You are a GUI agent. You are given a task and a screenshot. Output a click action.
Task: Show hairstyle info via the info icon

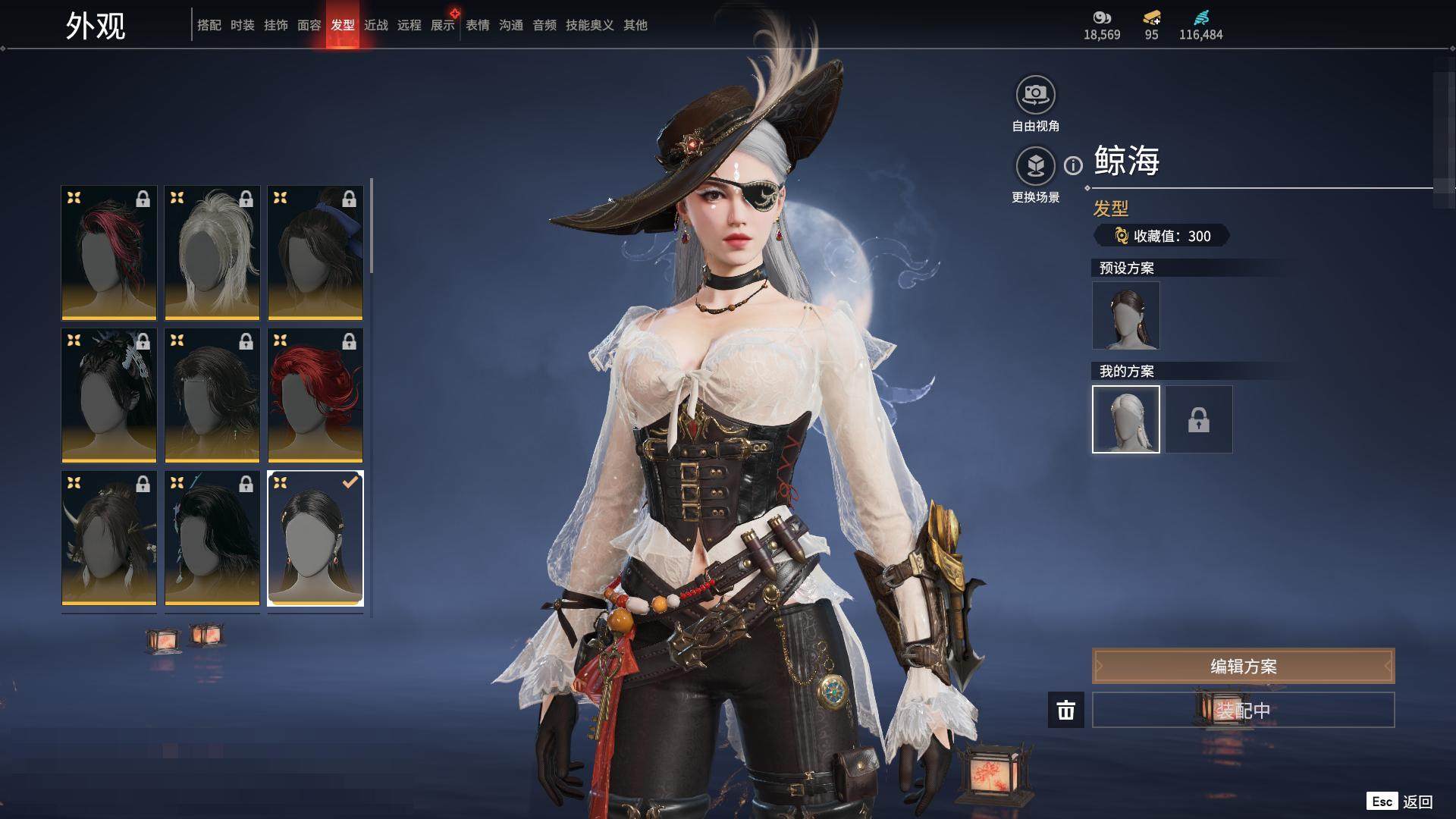point(1073,165)
